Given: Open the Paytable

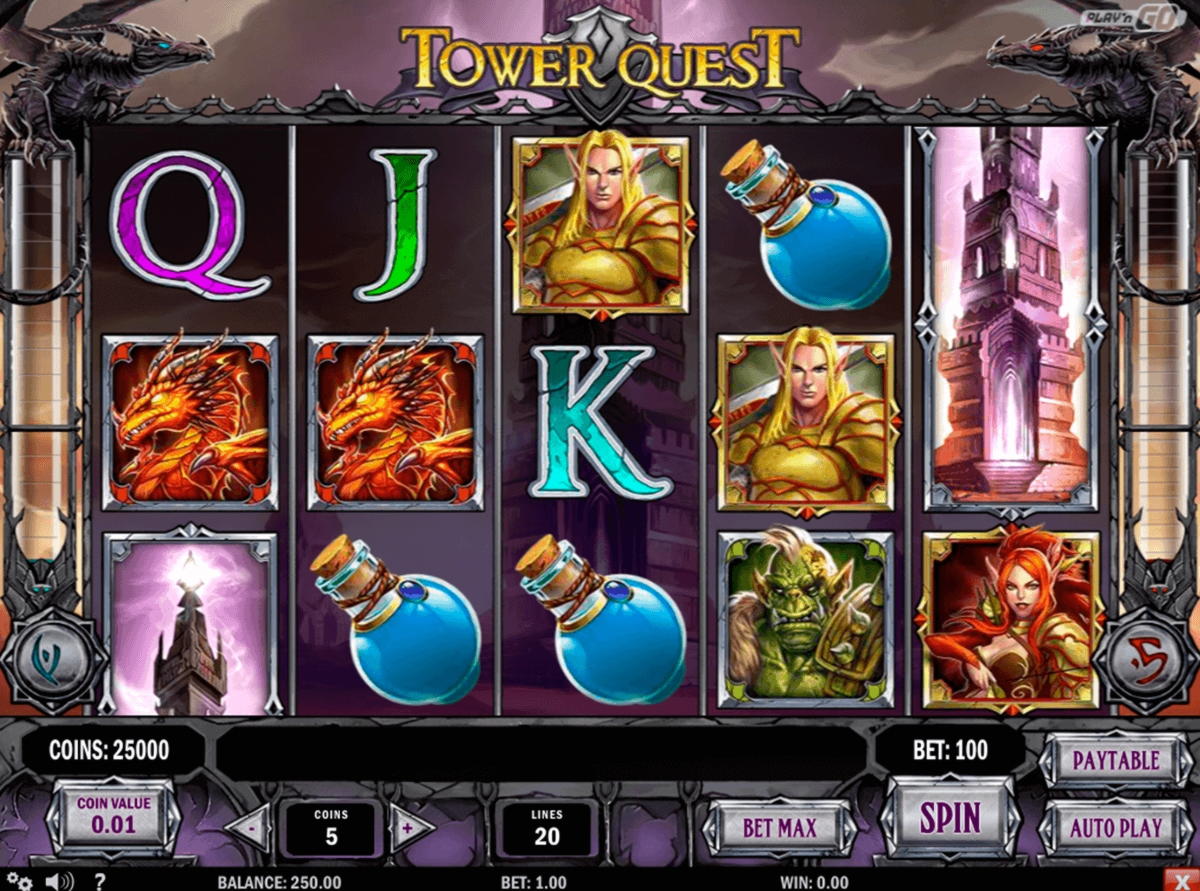Looking at the screenshot, I should (x=1115, y=761).
